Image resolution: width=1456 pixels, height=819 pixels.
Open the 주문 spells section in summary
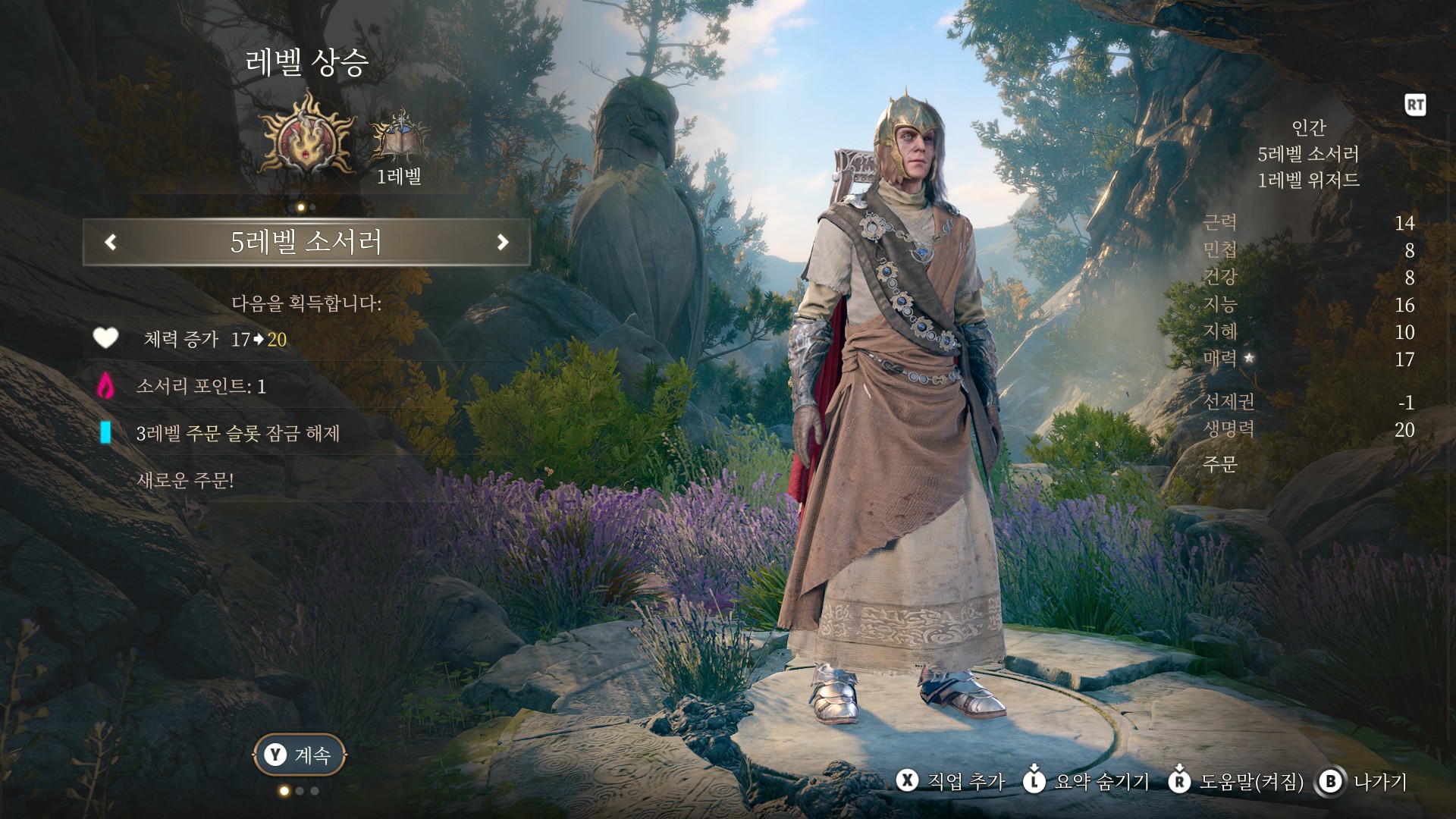pos(1220,463)
